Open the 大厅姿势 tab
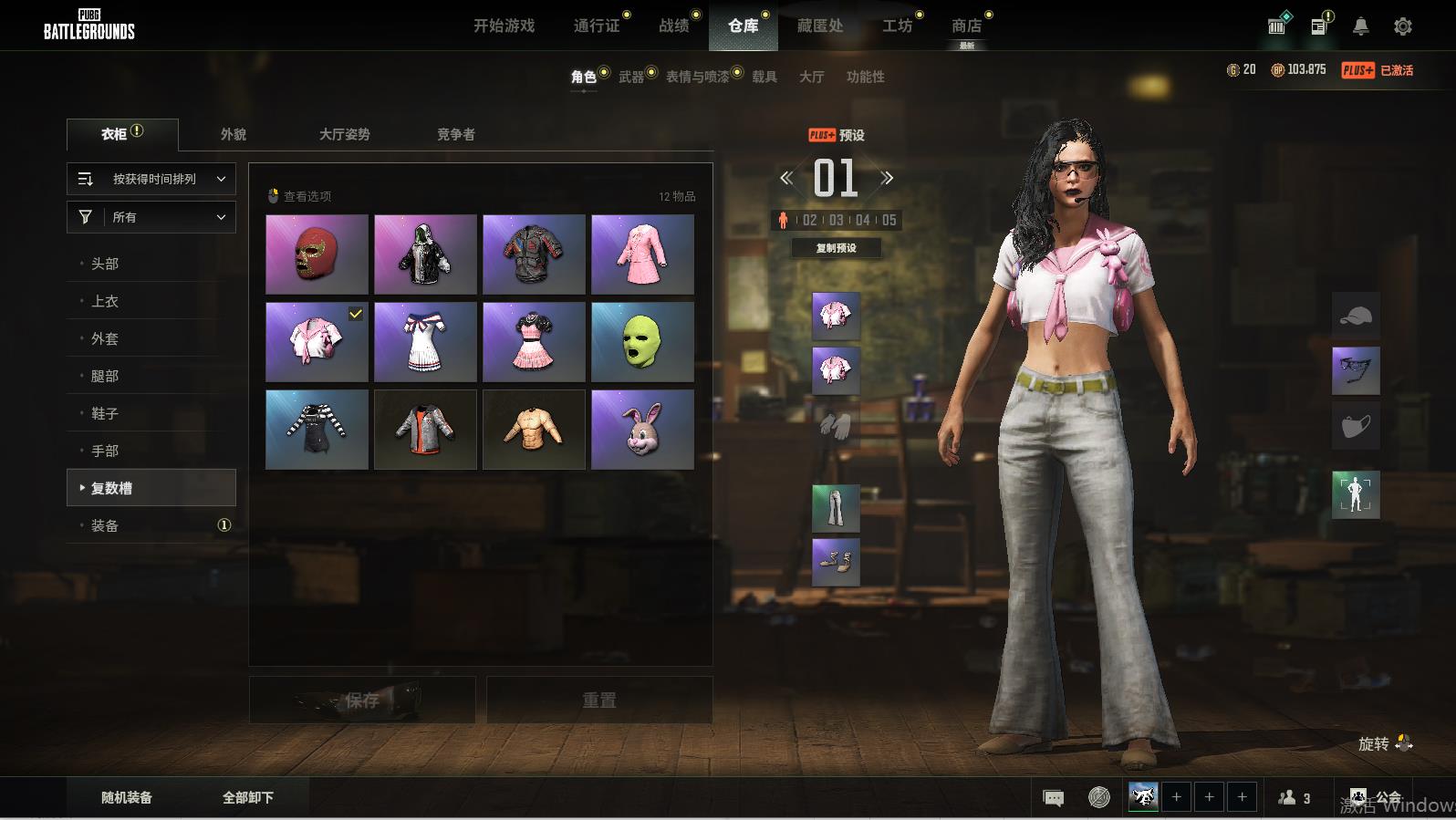The width and height of the screenshot is (1456, 820). tap(344, 134)
